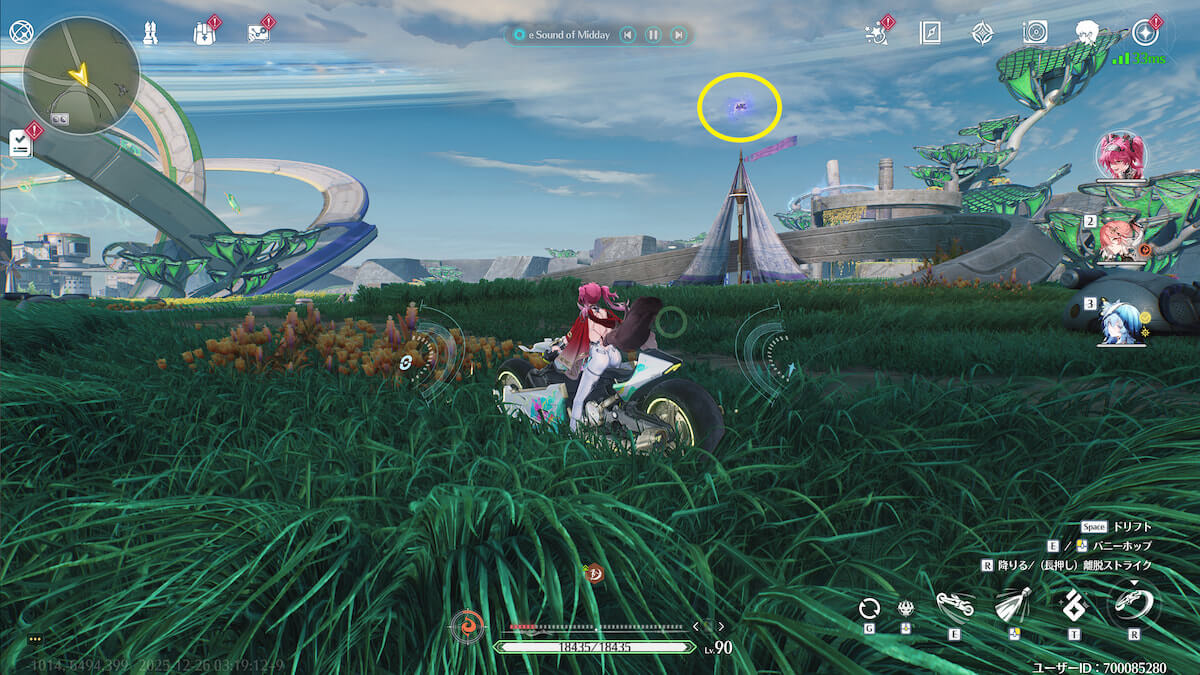This screenshot has height=675, width=1200.
Task: Skip to the next music track
Action: click(x=679, y=35)
